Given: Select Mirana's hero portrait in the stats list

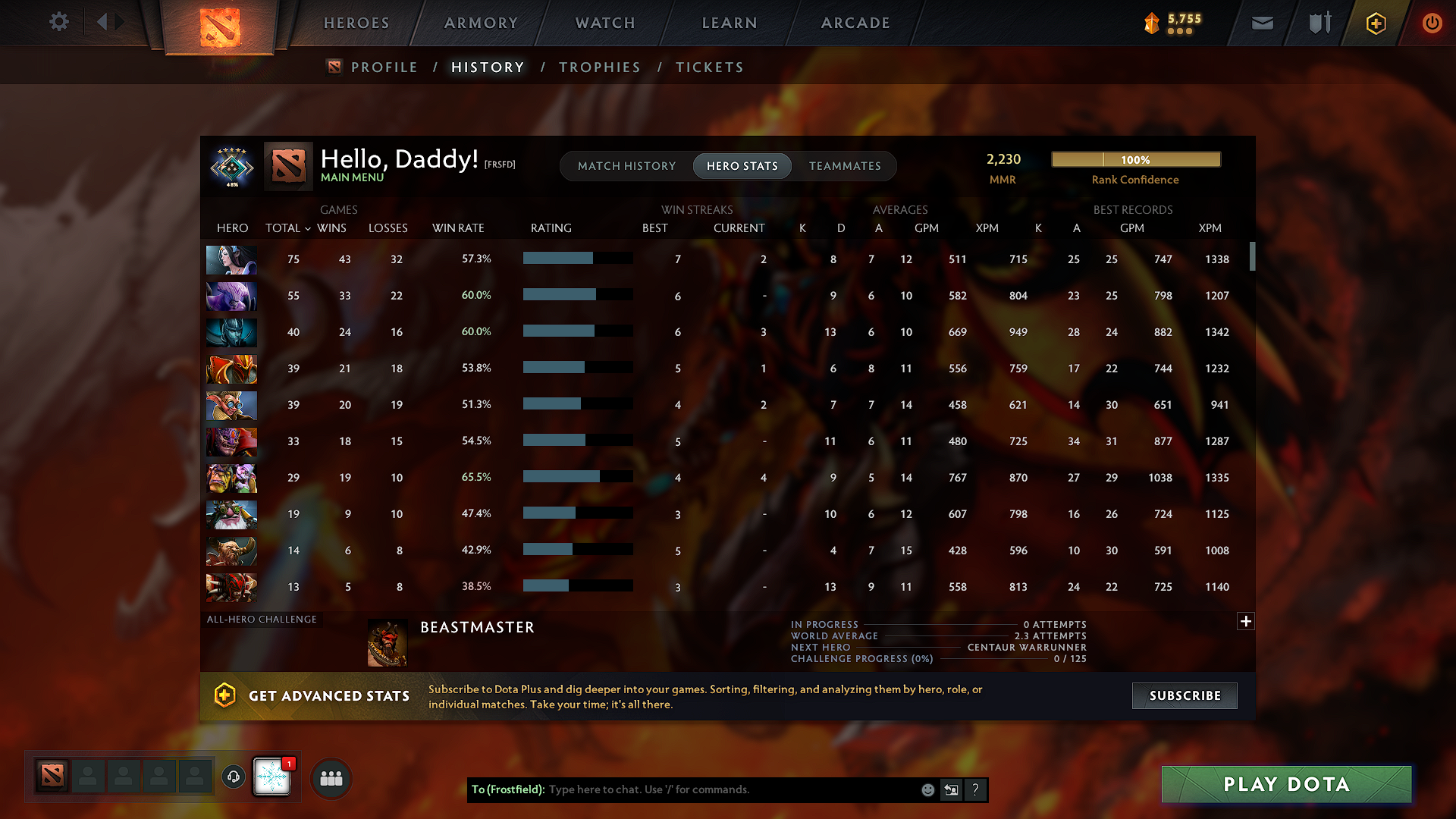Looking at the screenshot, I should tap(231, 259).
